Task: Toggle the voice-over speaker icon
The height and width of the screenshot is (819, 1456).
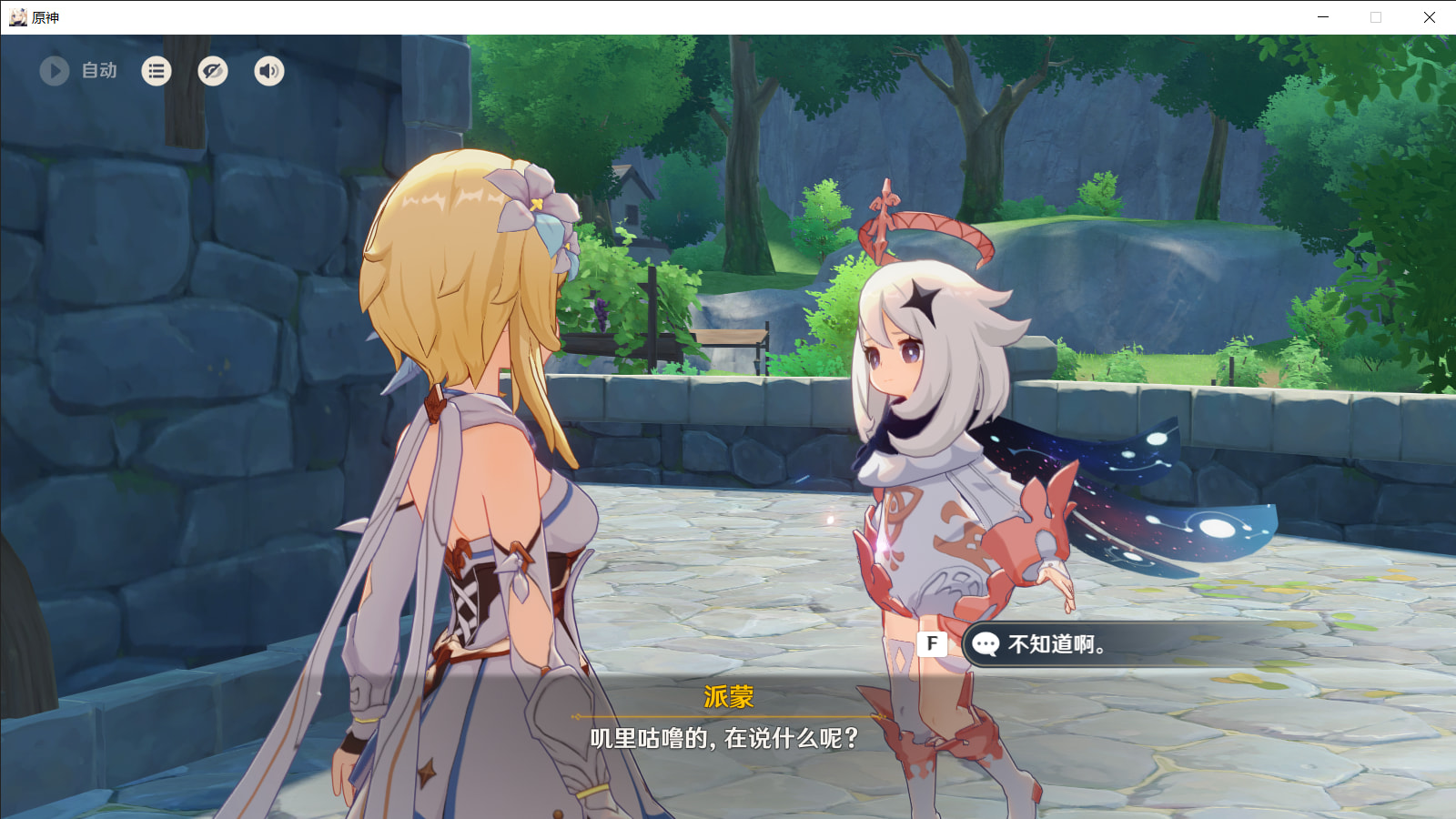Action: [269, 71]
